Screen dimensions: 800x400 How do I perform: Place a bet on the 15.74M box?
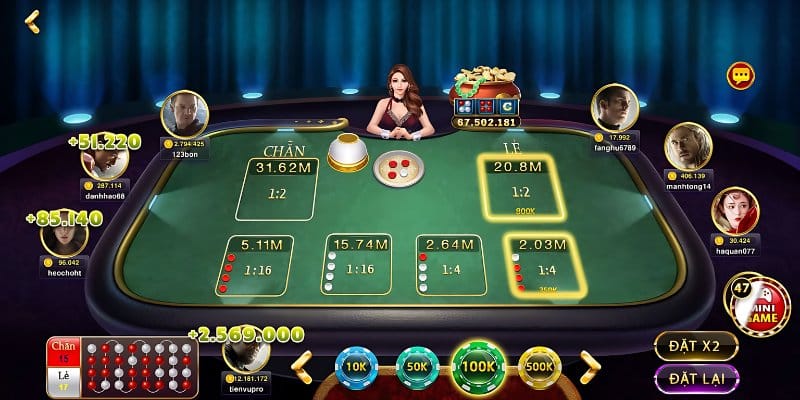pyautogui.click(x=356, y=264)
